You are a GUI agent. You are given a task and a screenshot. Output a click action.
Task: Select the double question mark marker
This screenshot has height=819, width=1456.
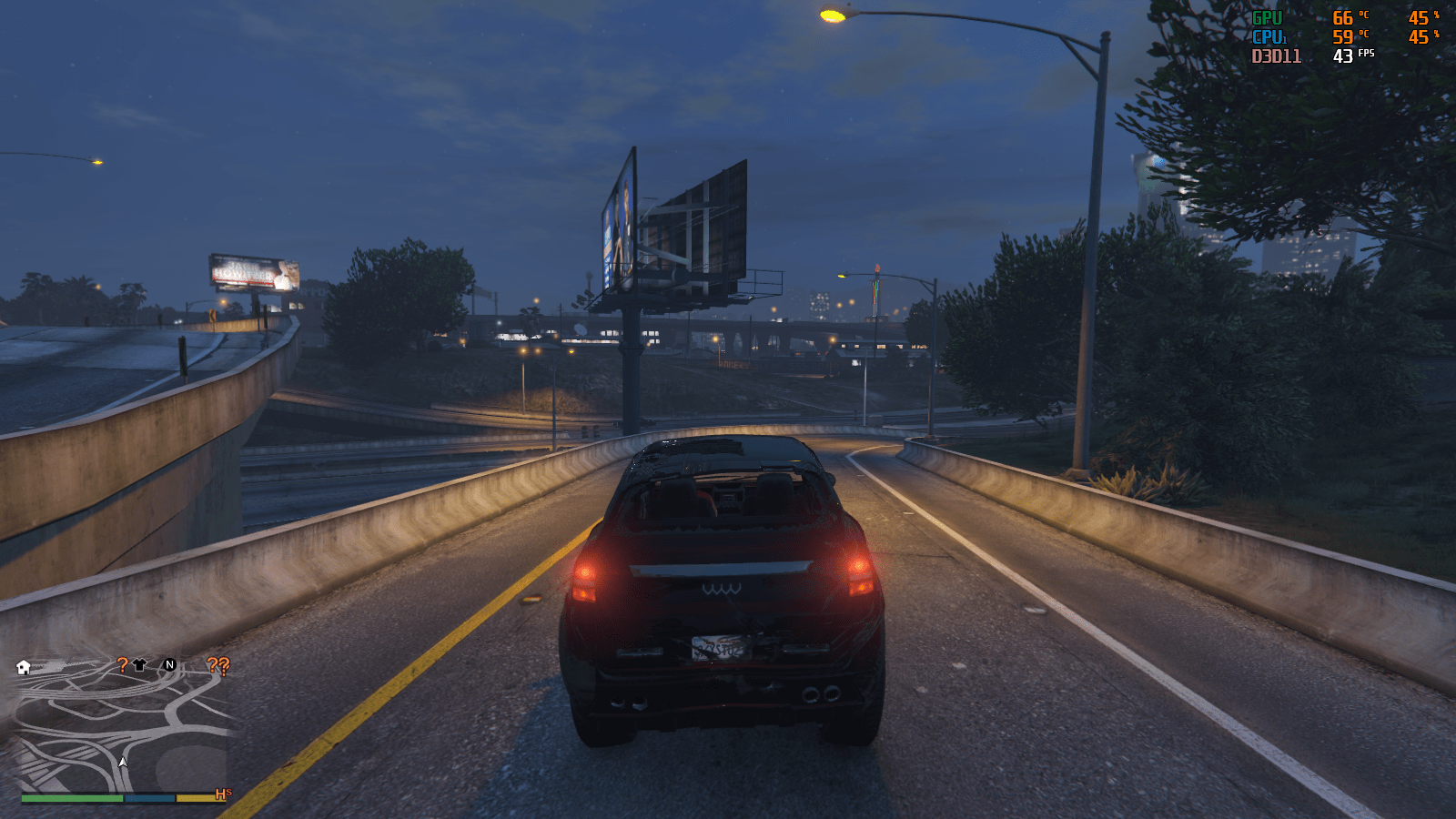[218, 665]
